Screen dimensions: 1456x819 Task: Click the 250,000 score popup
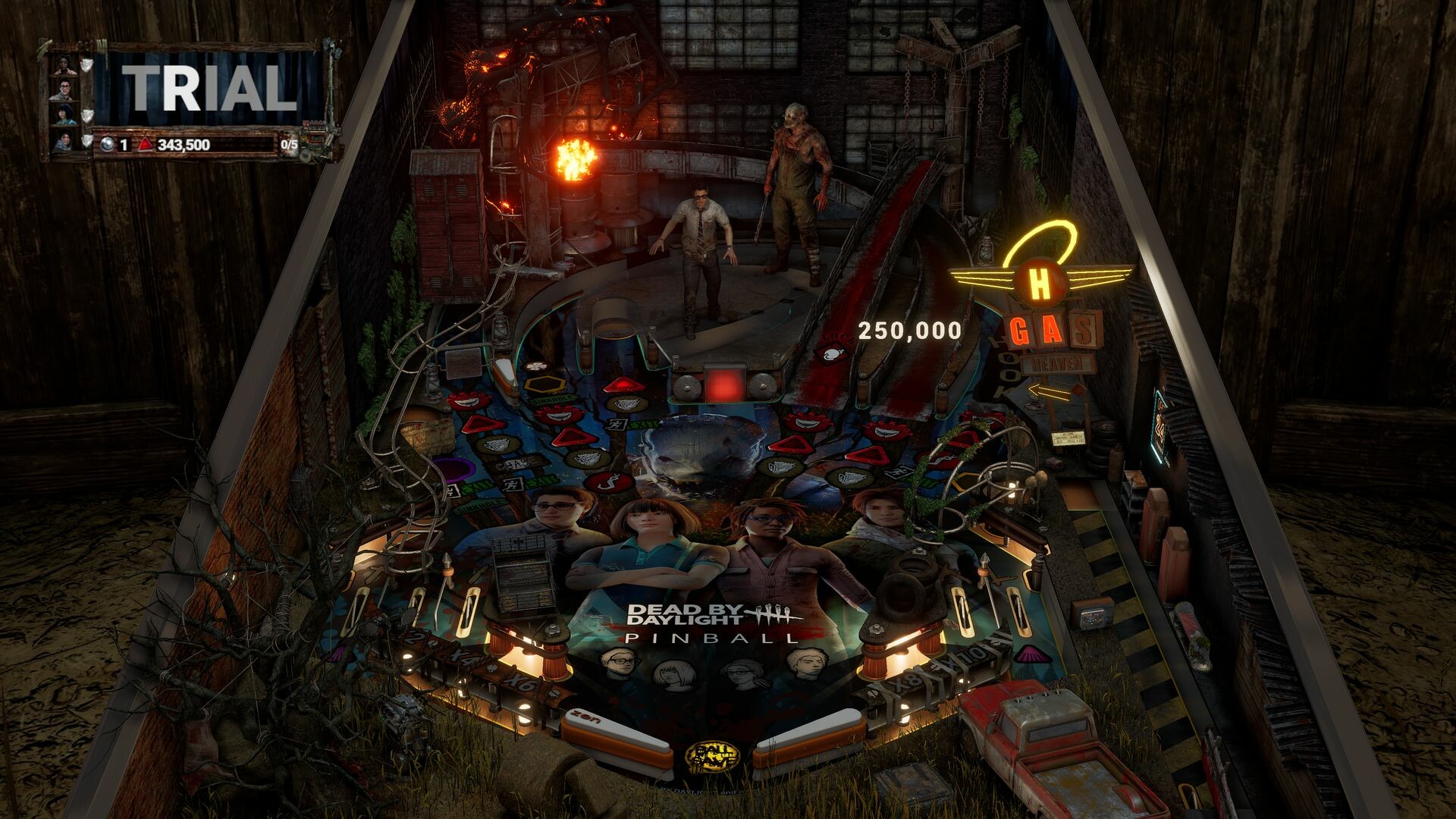(x=908, y=329)
